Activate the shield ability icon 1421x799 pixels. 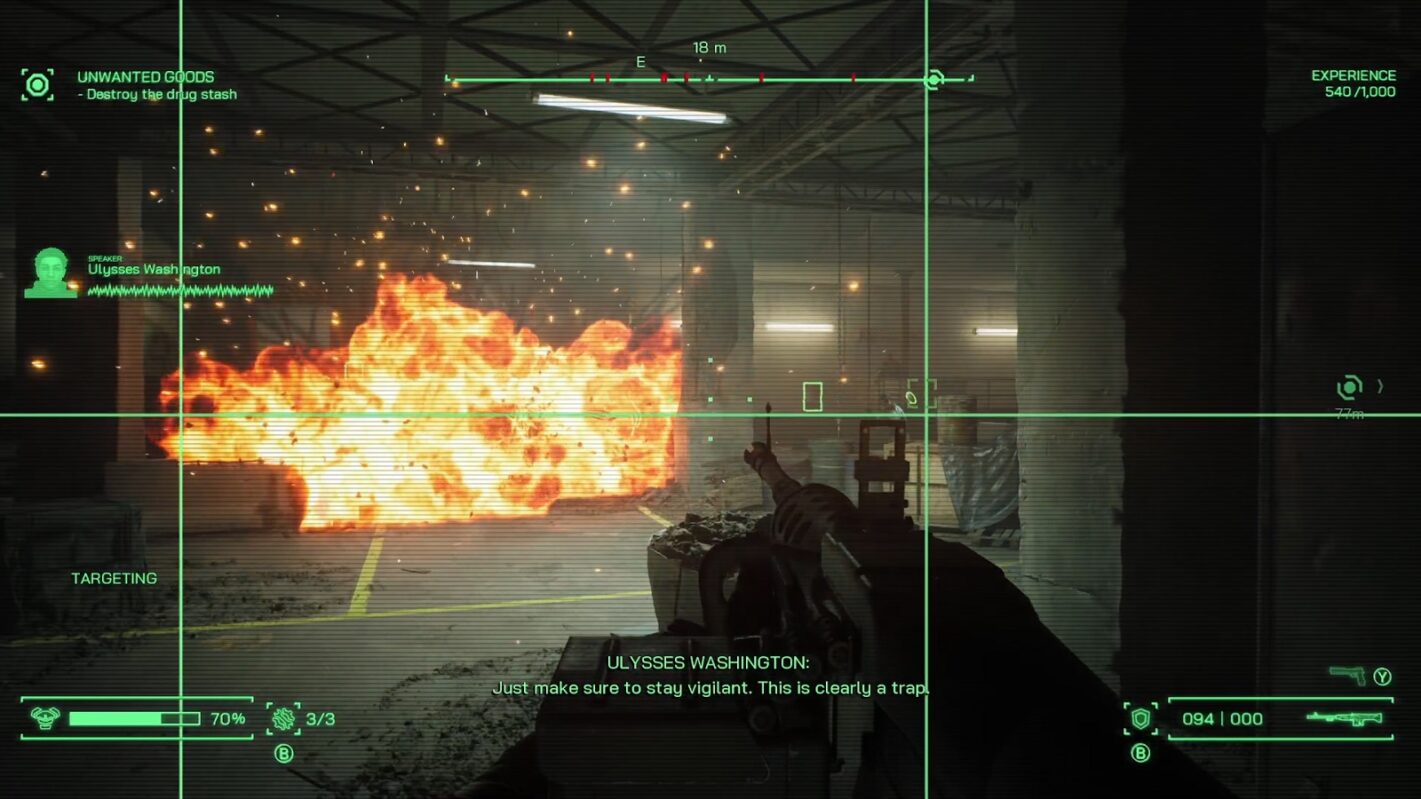coord(1140,718)
